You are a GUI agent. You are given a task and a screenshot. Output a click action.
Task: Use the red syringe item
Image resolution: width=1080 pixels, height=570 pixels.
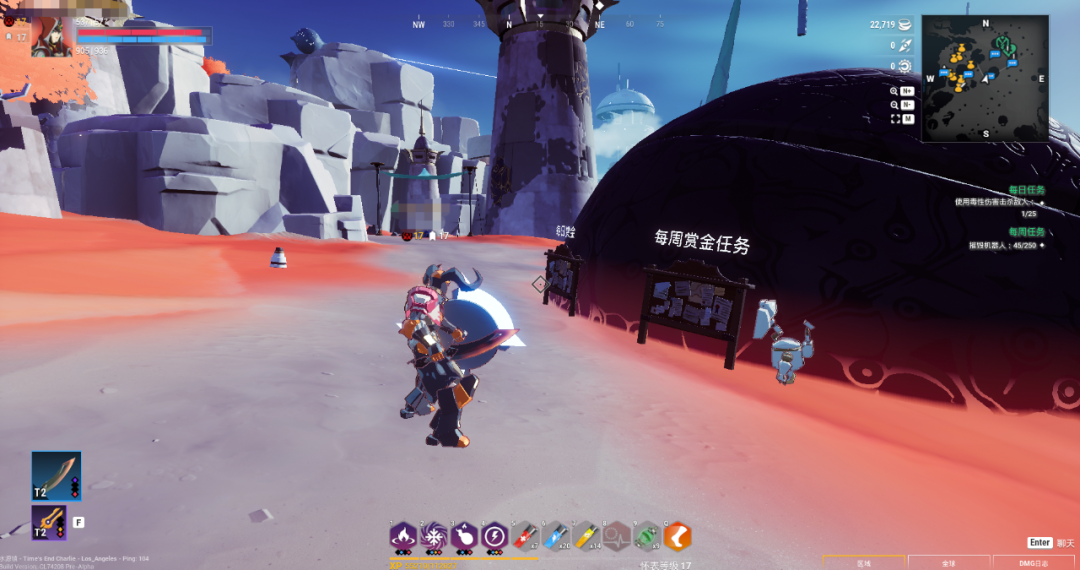click(526, 537)
